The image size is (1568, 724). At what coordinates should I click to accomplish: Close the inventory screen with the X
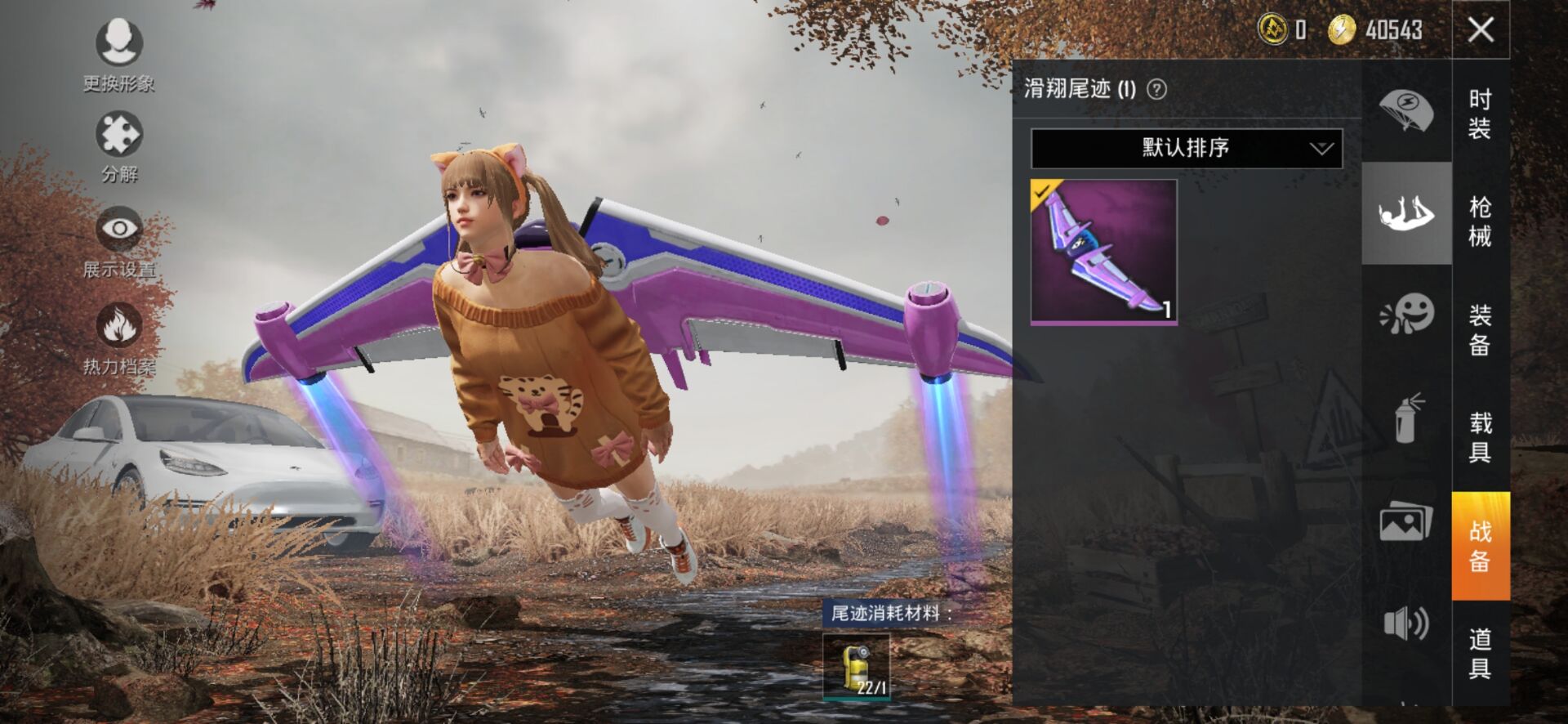pos(1481,30)
